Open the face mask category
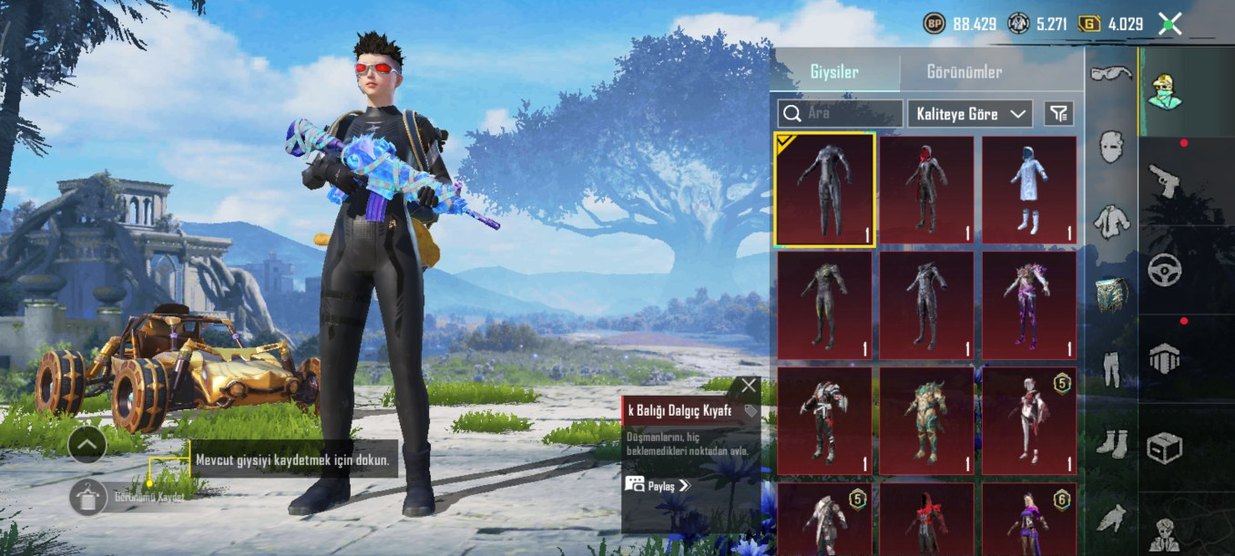1235x556 pixels. 1110,147
